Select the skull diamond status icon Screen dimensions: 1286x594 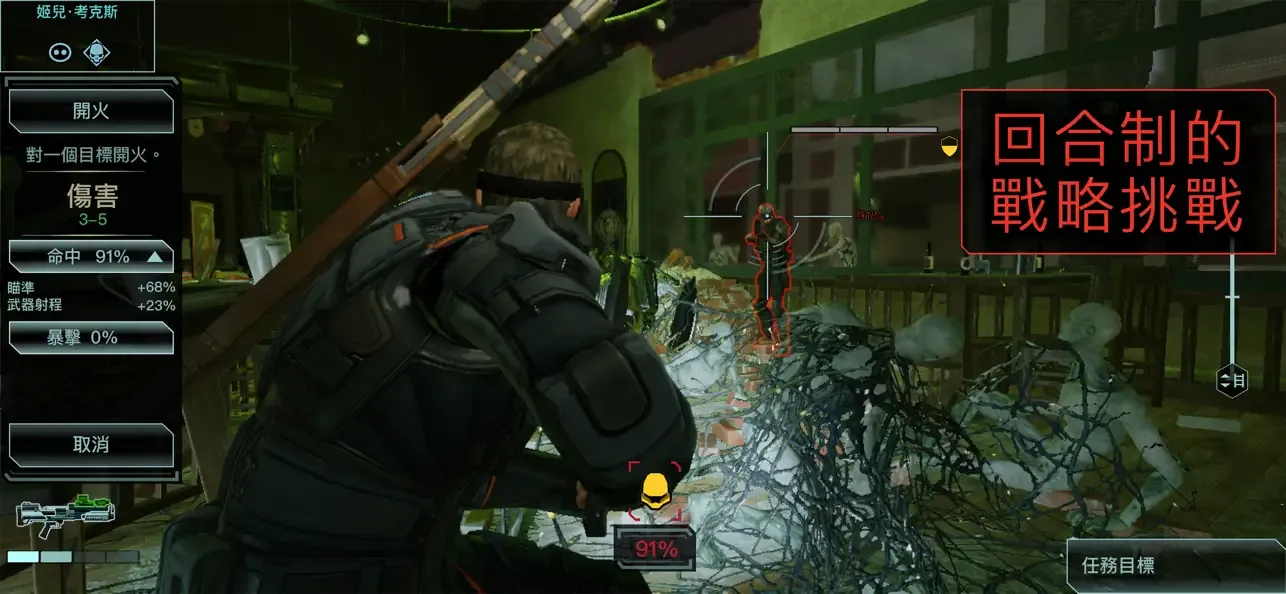[96, 51]
